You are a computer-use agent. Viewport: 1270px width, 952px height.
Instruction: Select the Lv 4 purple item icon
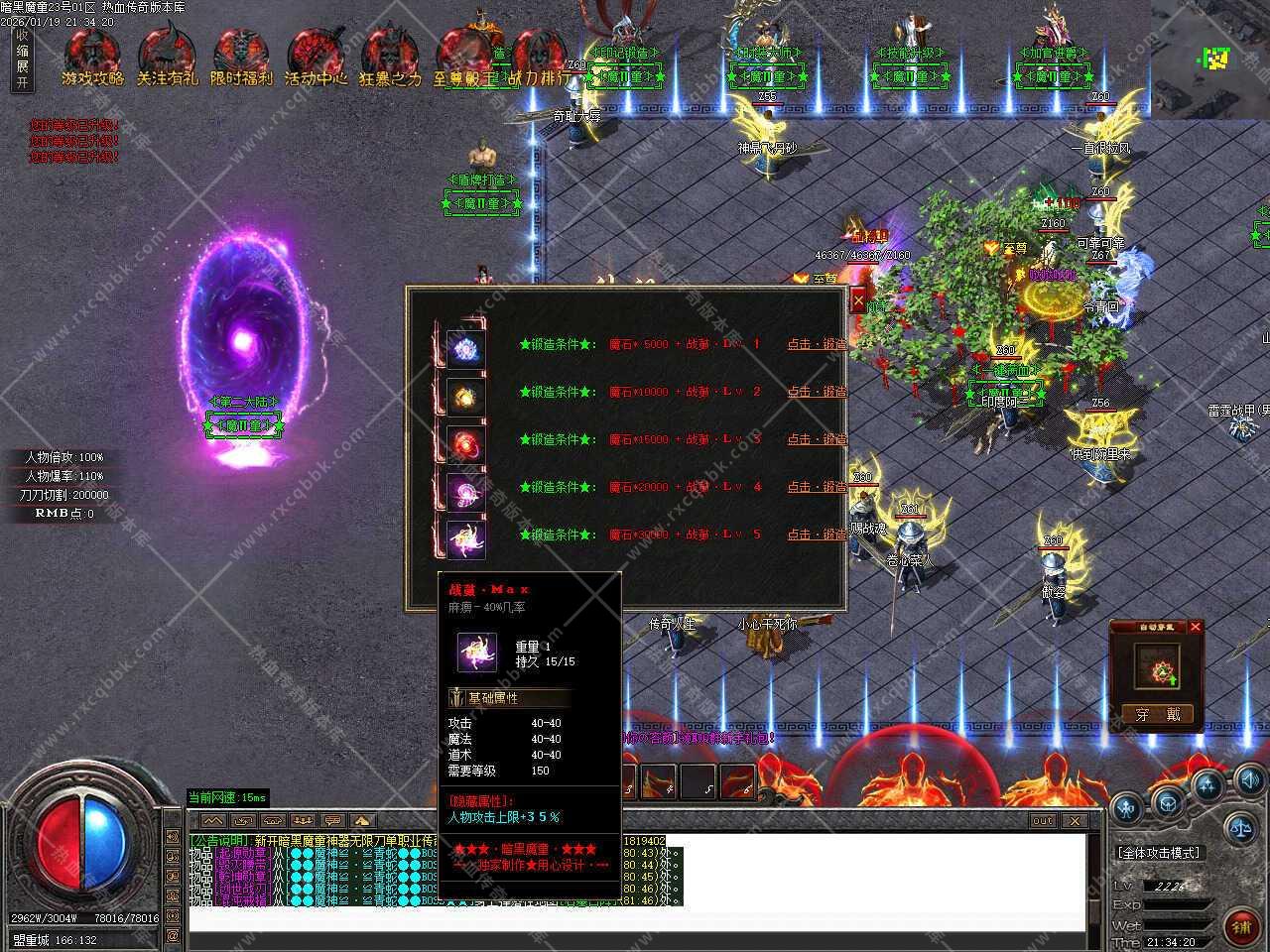(464, 491)
